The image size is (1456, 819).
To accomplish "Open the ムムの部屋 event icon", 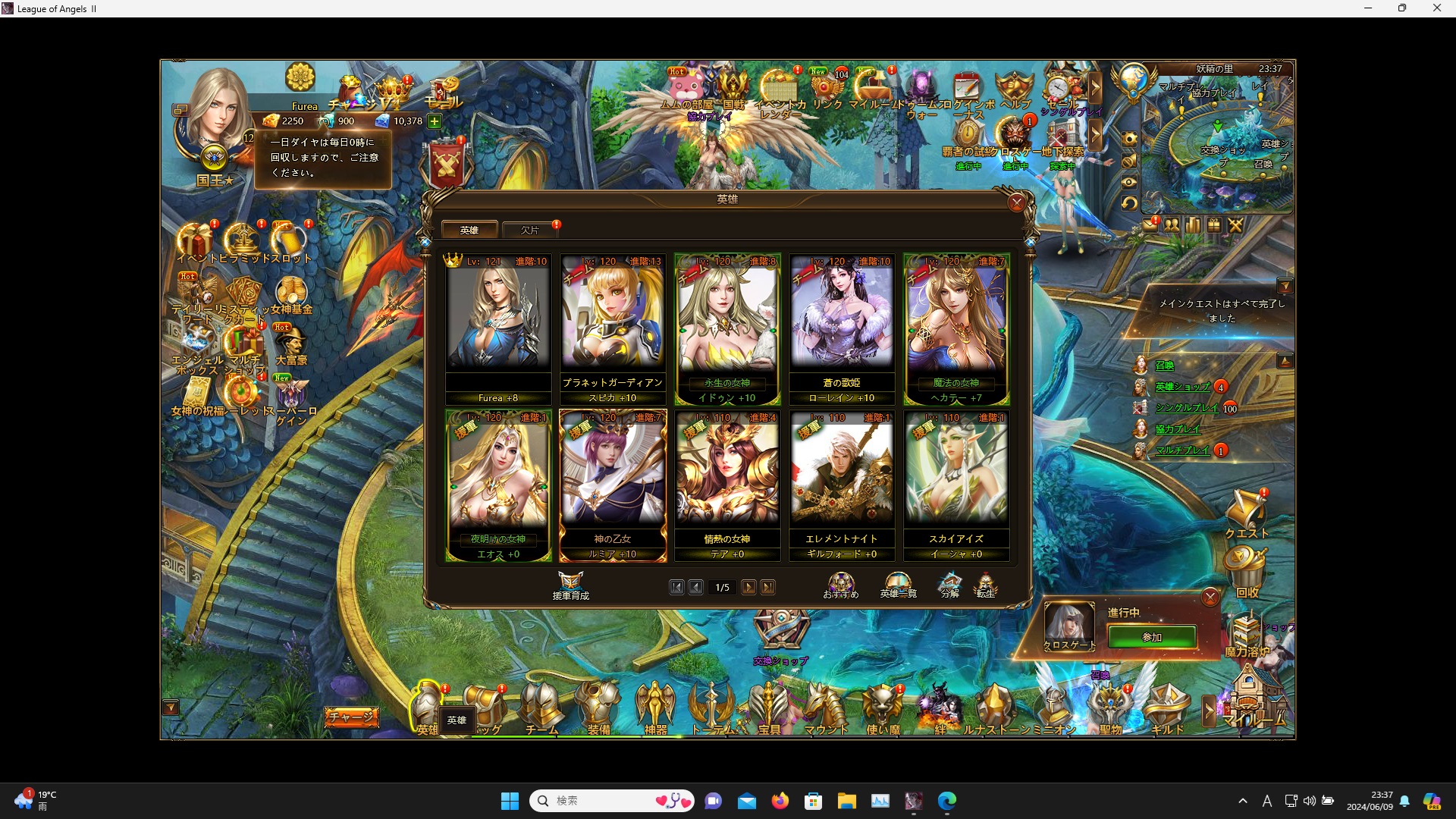I will 687,83.
